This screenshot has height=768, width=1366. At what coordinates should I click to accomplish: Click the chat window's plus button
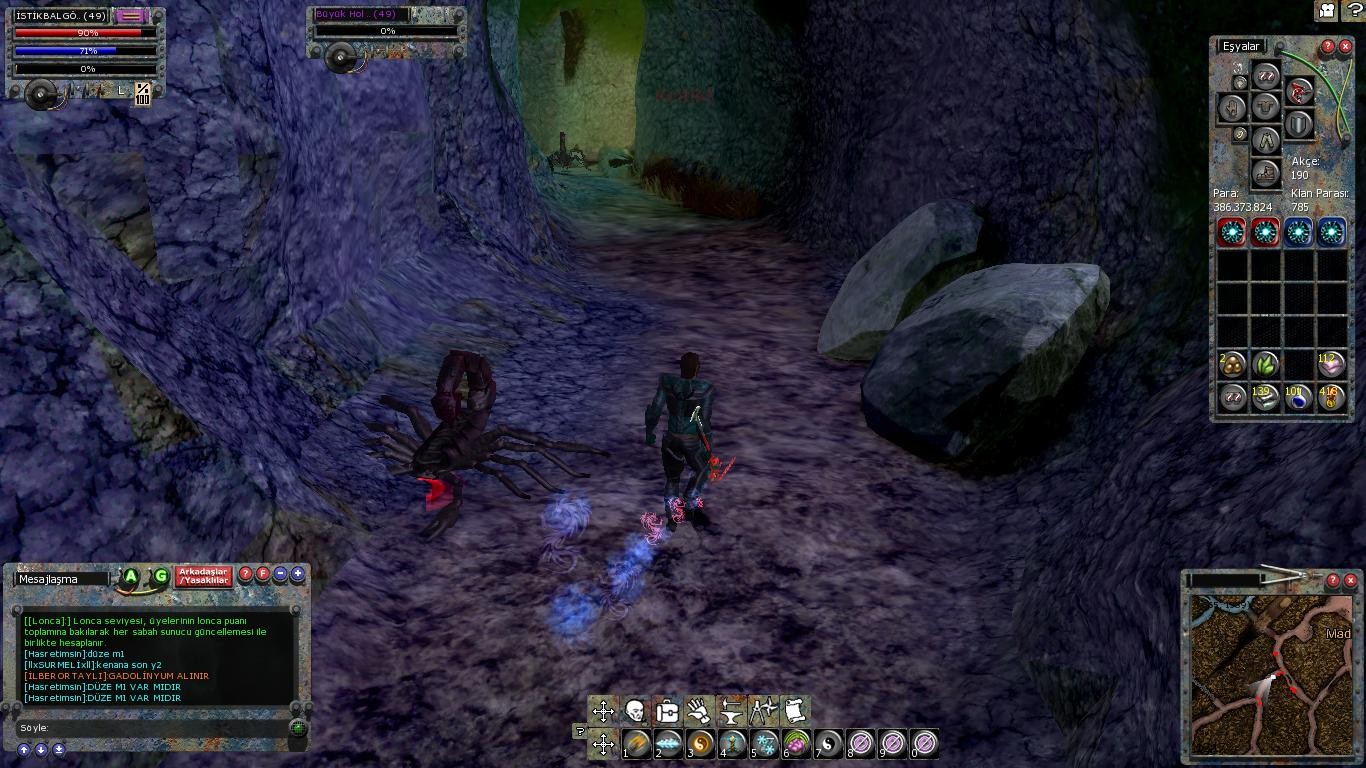(x=298, y=574)
